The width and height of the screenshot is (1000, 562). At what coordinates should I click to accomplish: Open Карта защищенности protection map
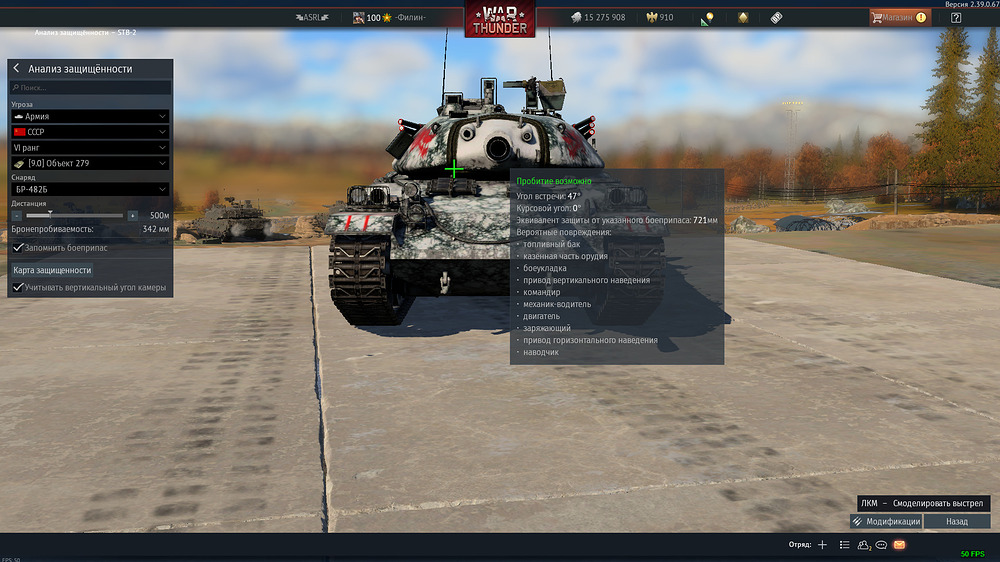click(x=52, y=270)
